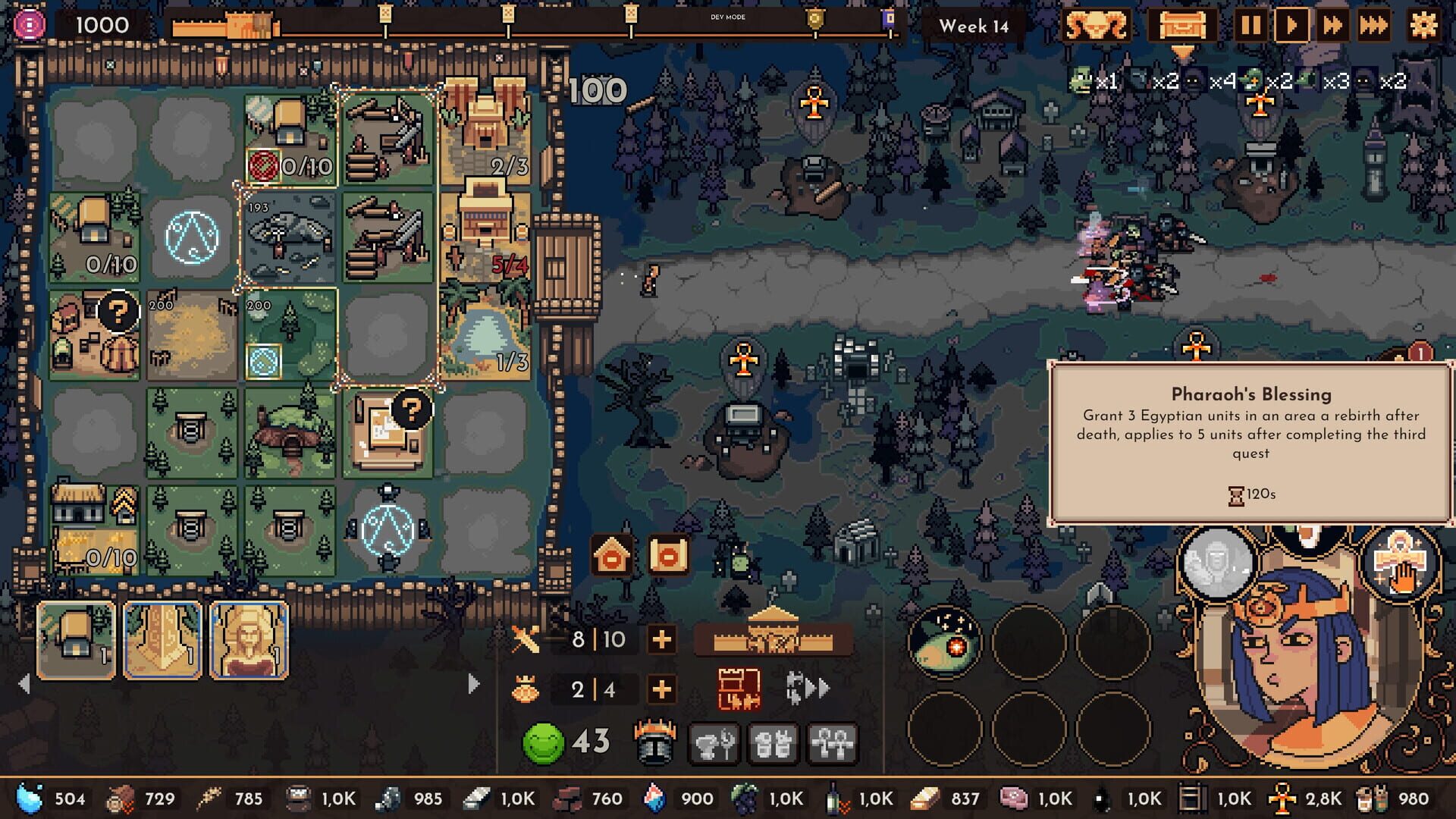
Task: Click the crowned helmet icon beside happiness
Action: [654, 743]
